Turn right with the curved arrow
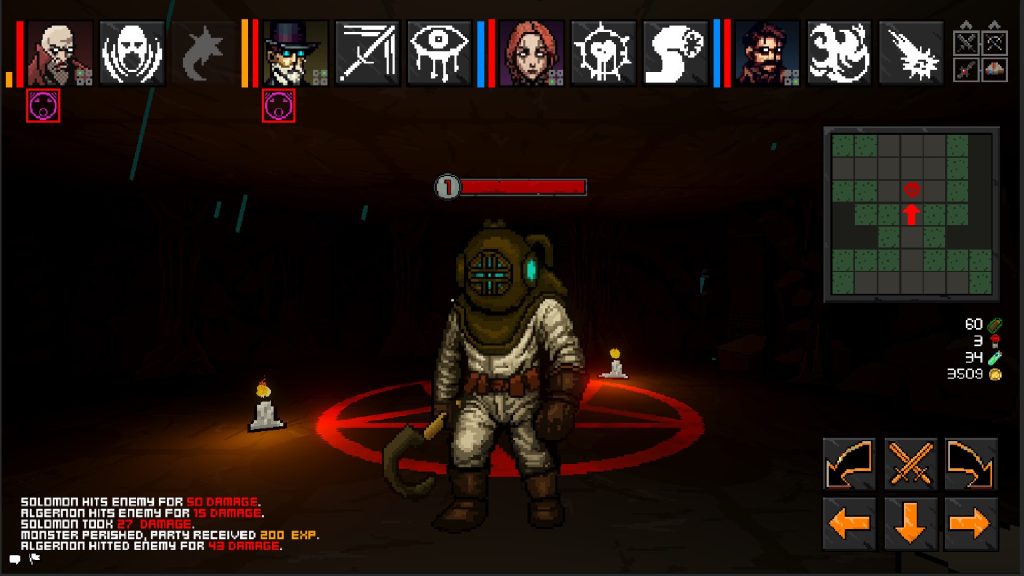This screenshot has height=576, width=1024. 971,464
